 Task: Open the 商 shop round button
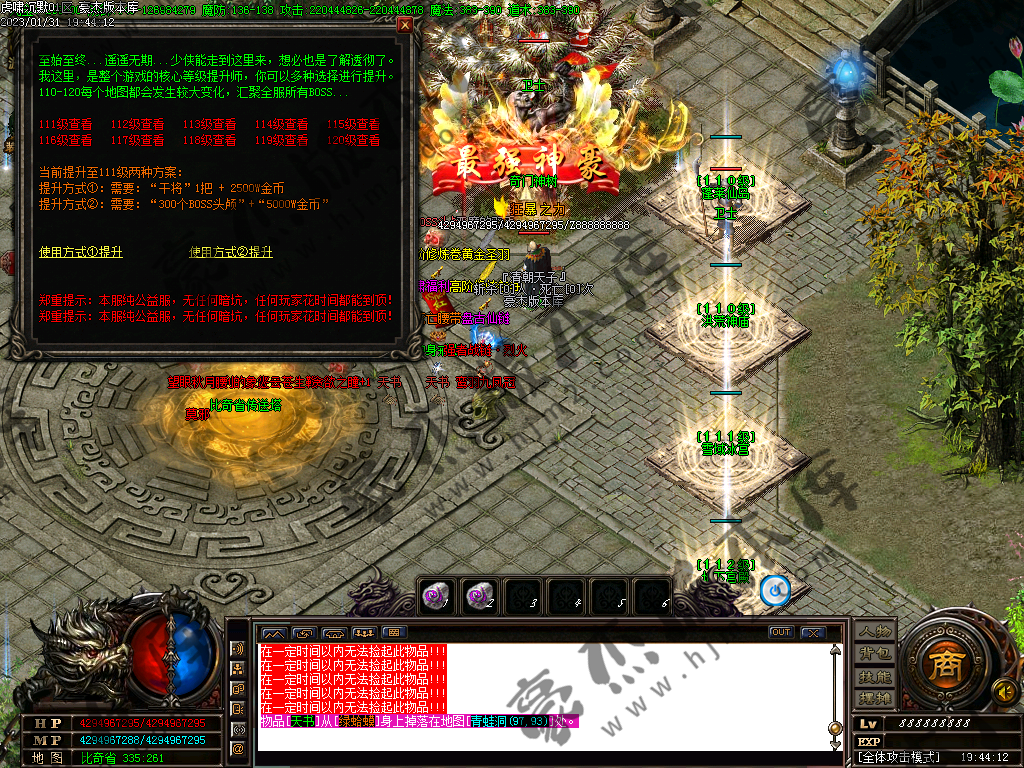point(942,664)
